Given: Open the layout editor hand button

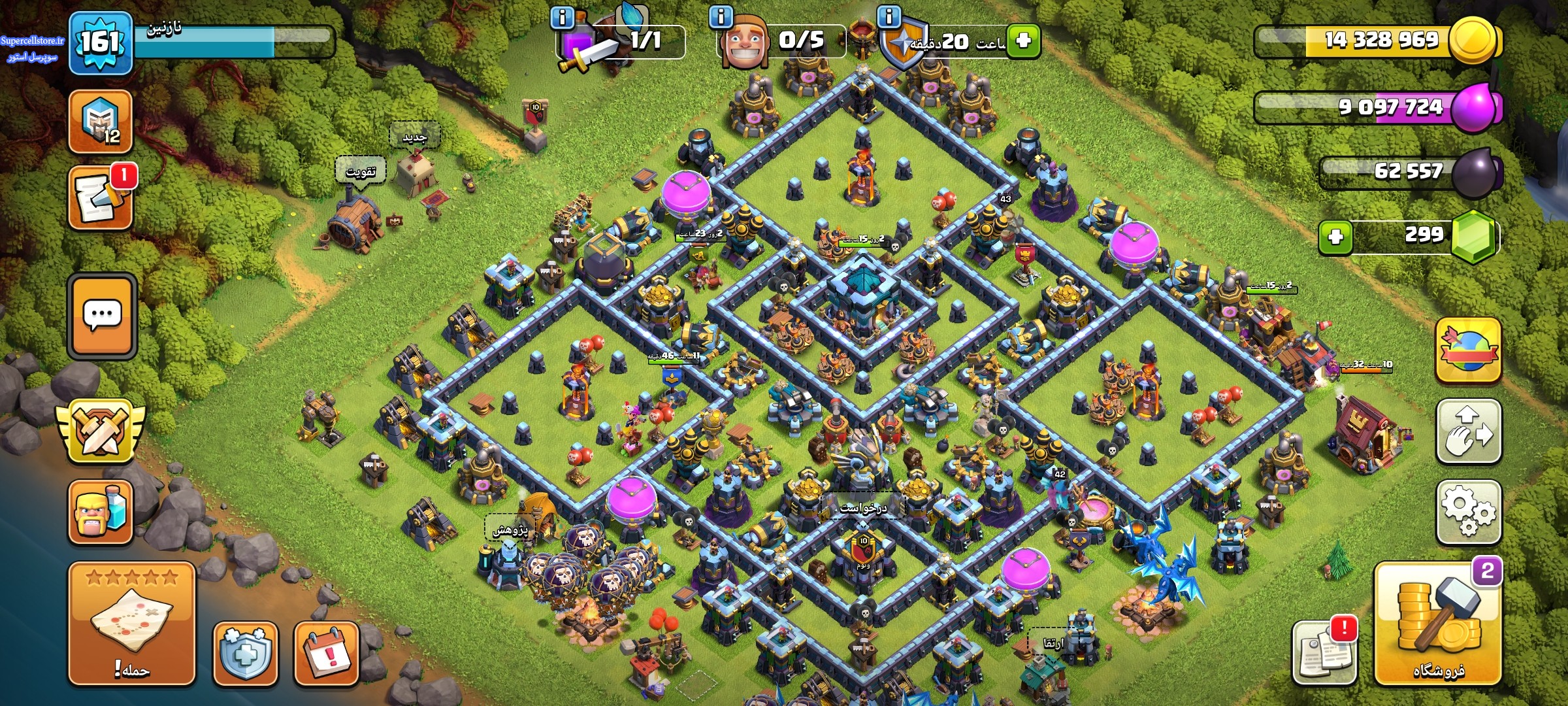Looking at the screenshot, I should point(1467,431).
